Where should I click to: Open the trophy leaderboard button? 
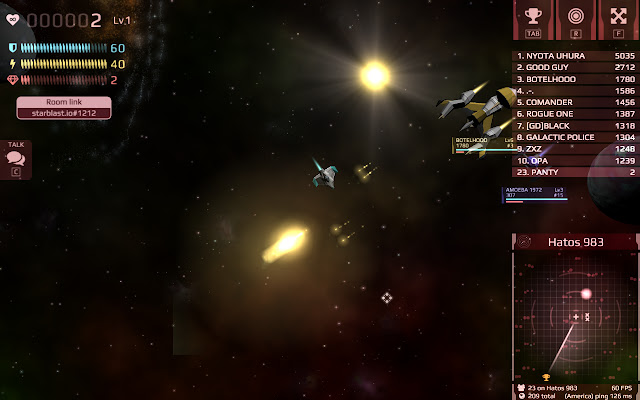pyautogui.click(x=534, y=20)
